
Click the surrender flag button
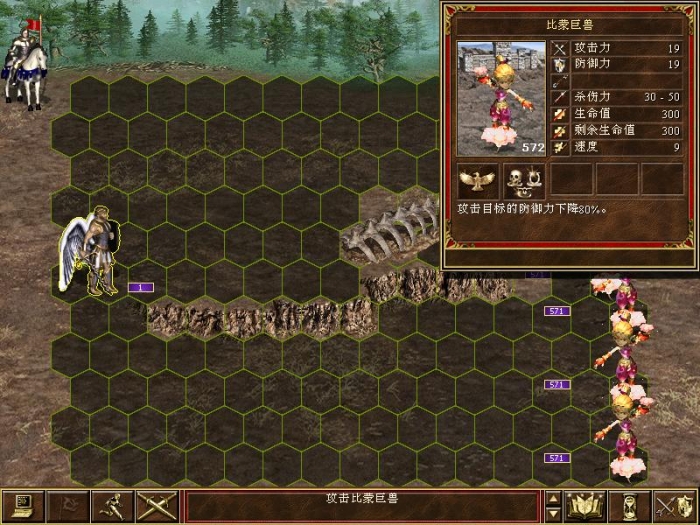click(66, 506)
